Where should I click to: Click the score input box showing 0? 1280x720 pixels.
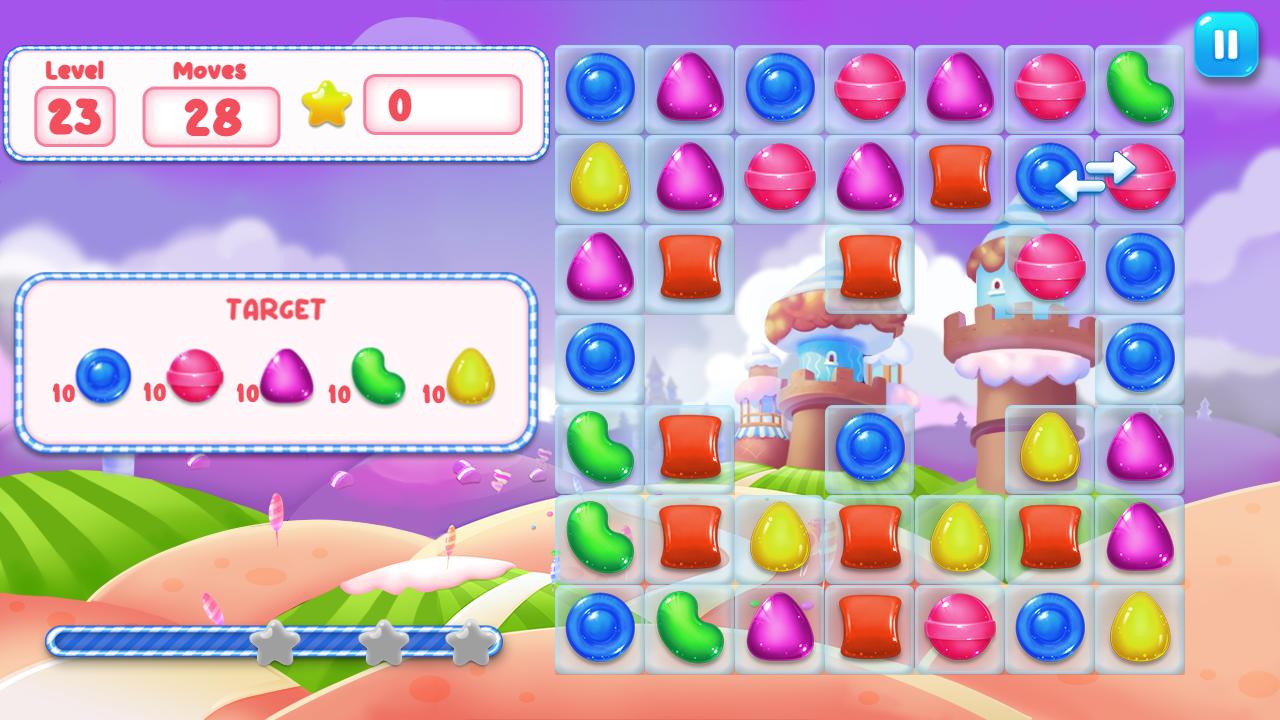[441, 104]
